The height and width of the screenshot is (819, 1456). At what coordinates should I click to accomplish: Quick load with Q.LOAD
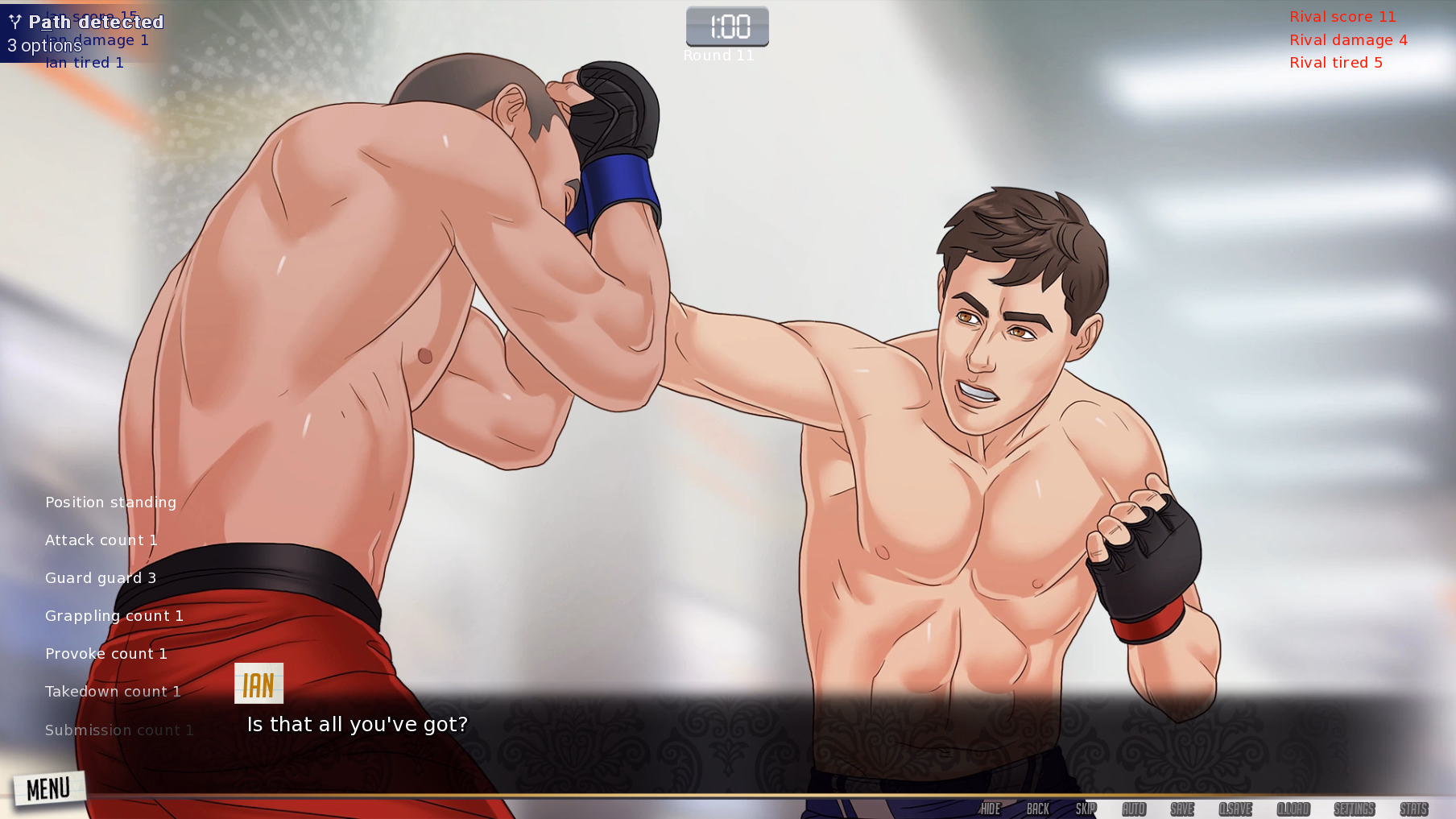[1293, 809]
